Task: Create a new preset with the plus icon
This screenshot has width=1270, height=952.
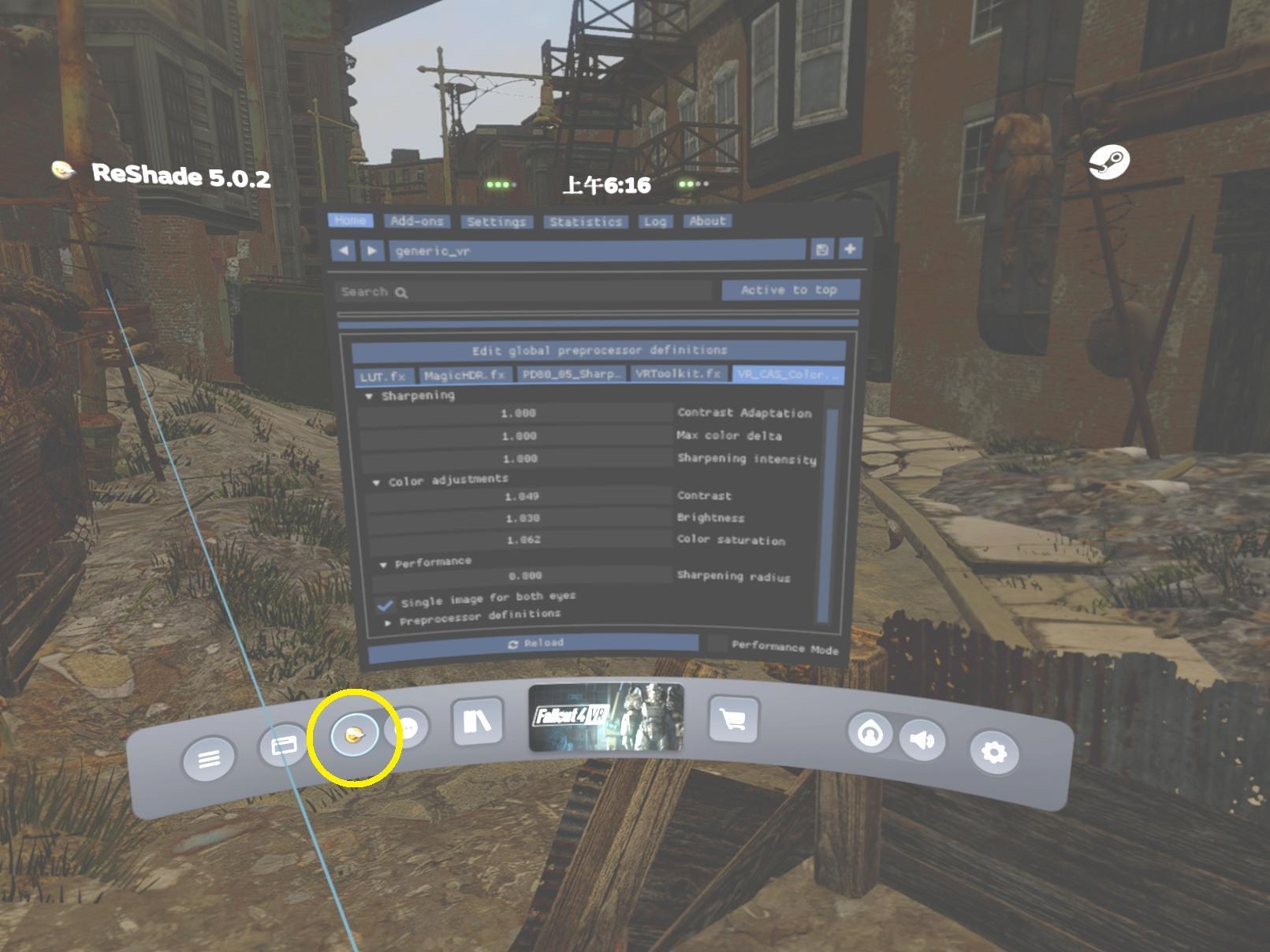Action: tap(849, 248)
